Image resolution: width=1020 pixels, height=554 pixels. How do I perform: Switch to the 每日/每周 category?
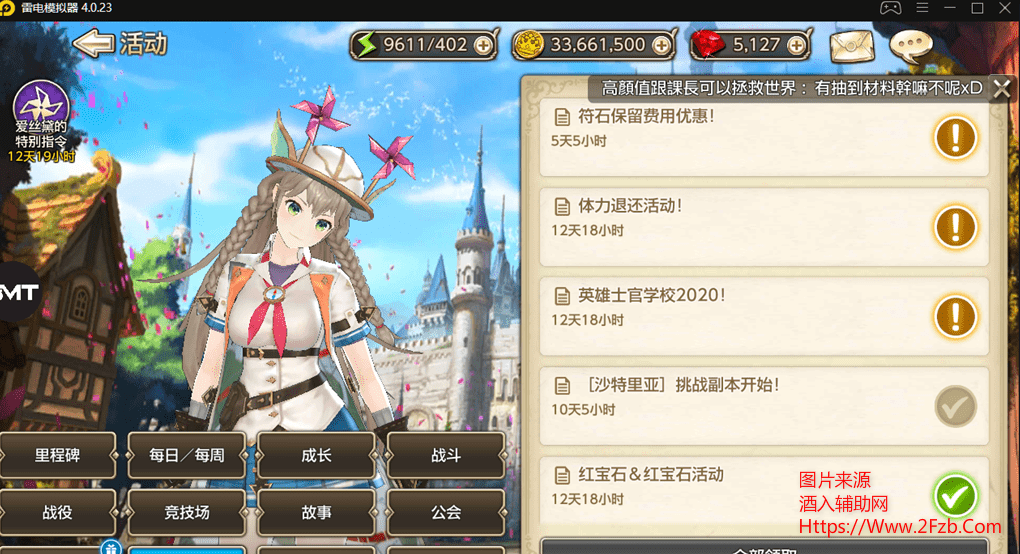coord(187,456)
